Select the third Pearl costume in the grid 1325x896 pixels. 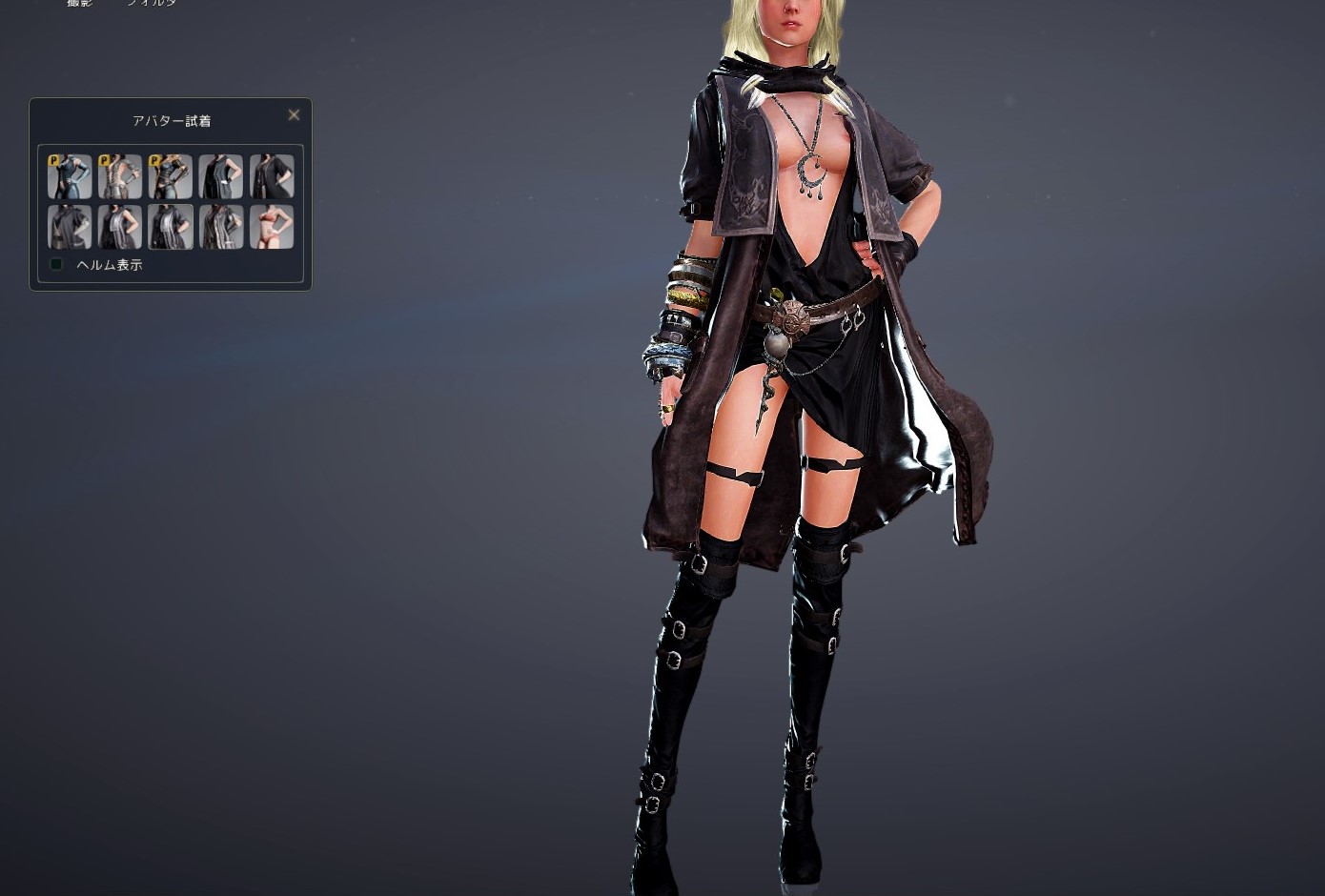tap(171, 176)
